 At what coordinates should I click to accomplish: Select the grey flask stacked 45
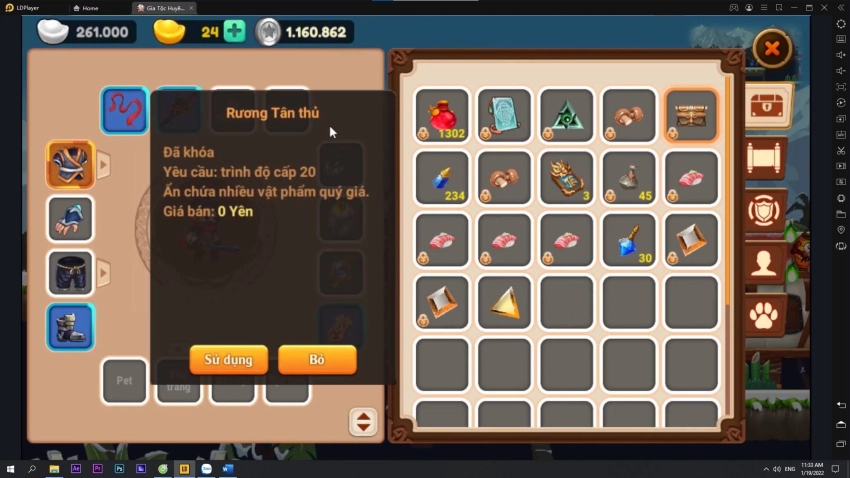click(629, 177)
